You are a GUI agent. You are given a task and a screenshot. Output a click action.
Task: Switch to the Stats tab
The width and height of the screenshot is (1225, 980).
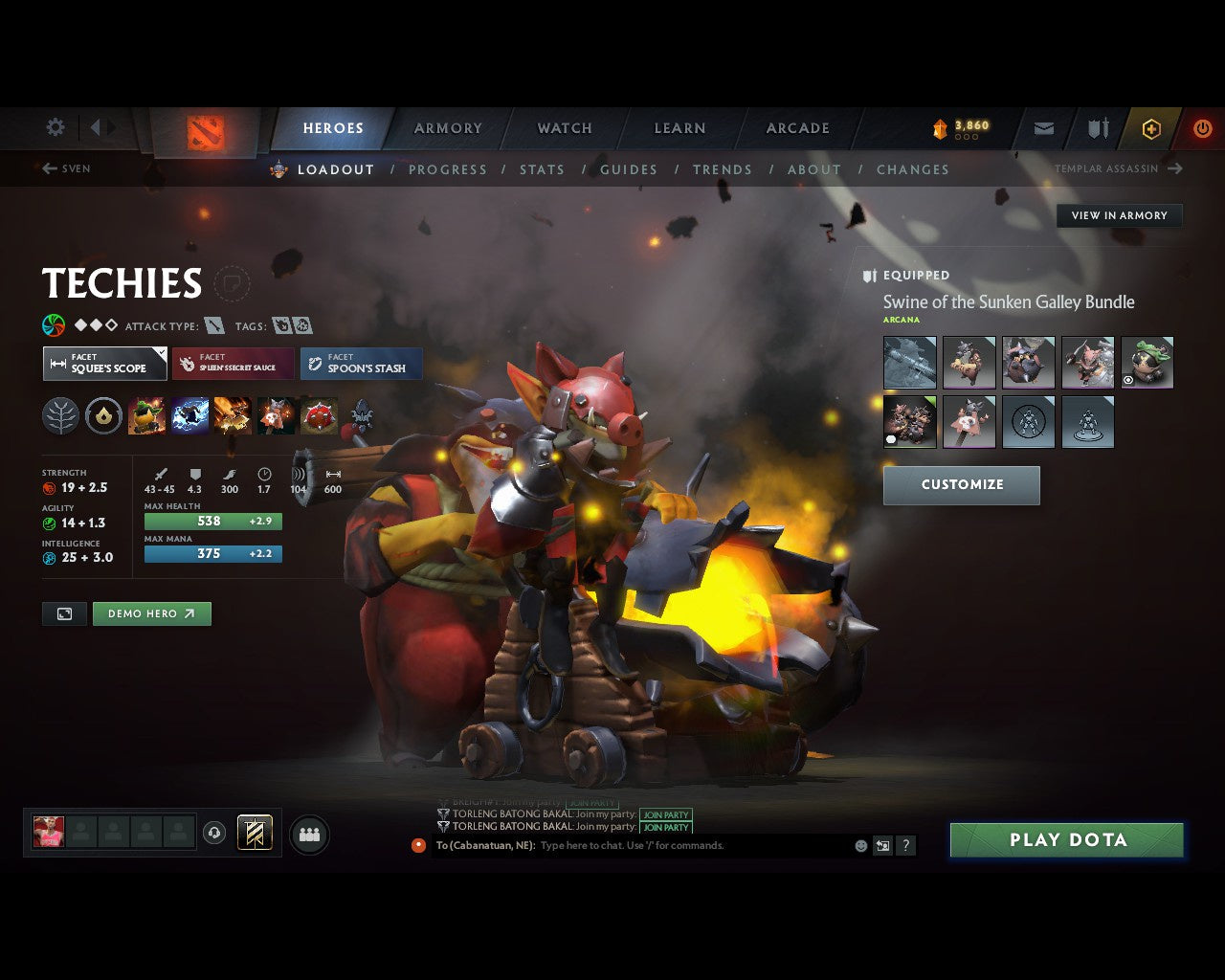tap(542, 169)
